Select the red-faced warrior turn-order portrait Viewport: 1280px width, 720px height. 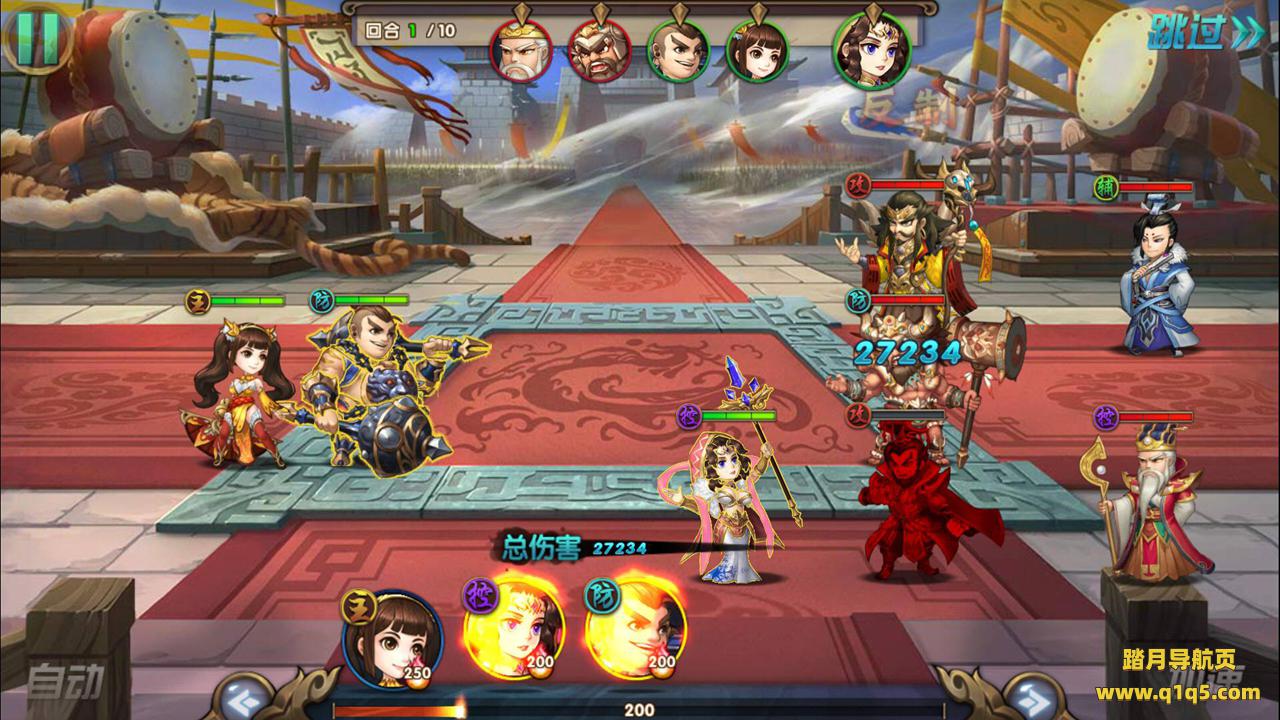click(599, 50)
